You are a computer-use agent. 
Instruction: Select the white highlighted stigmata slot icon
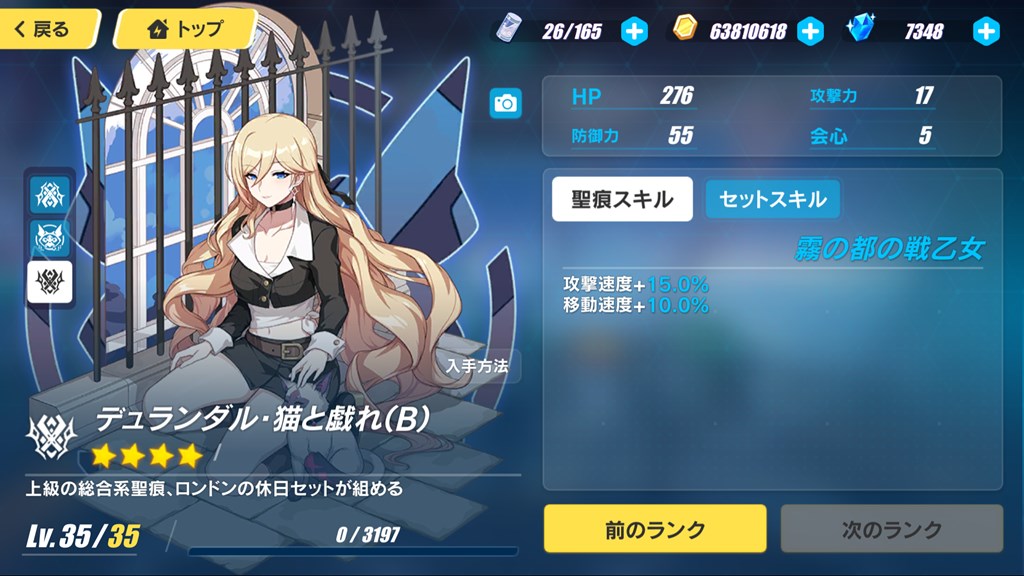(x=49, y=284)
